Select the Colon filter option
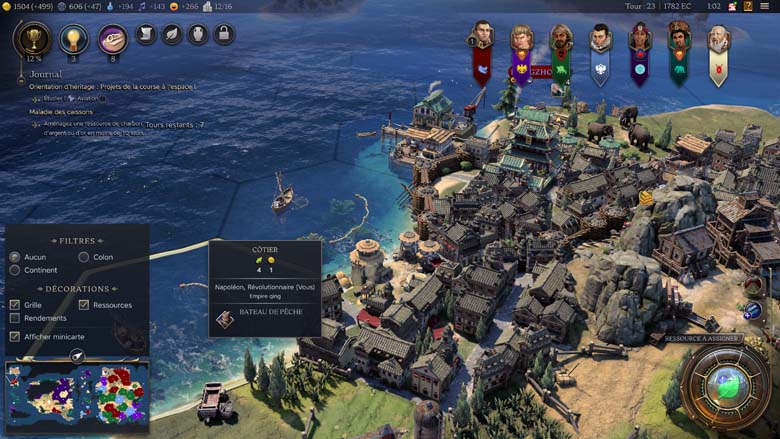 point(84,257)
